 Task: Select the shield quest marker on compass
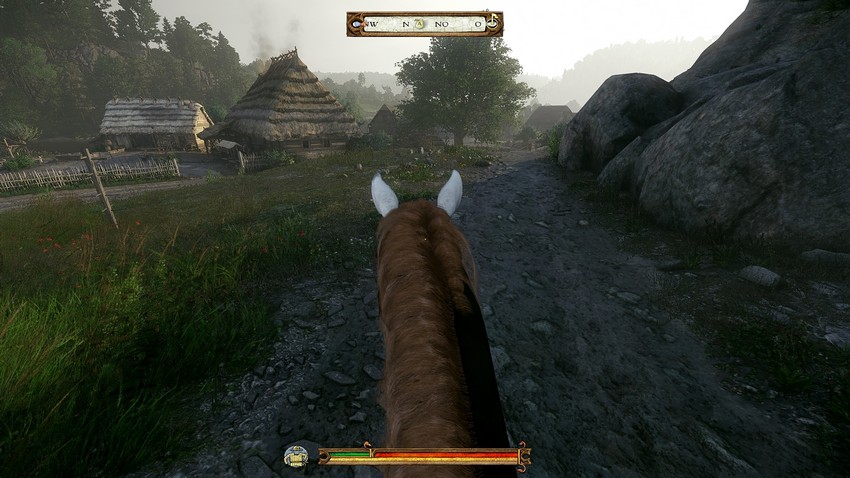click(x=421, y=23)
